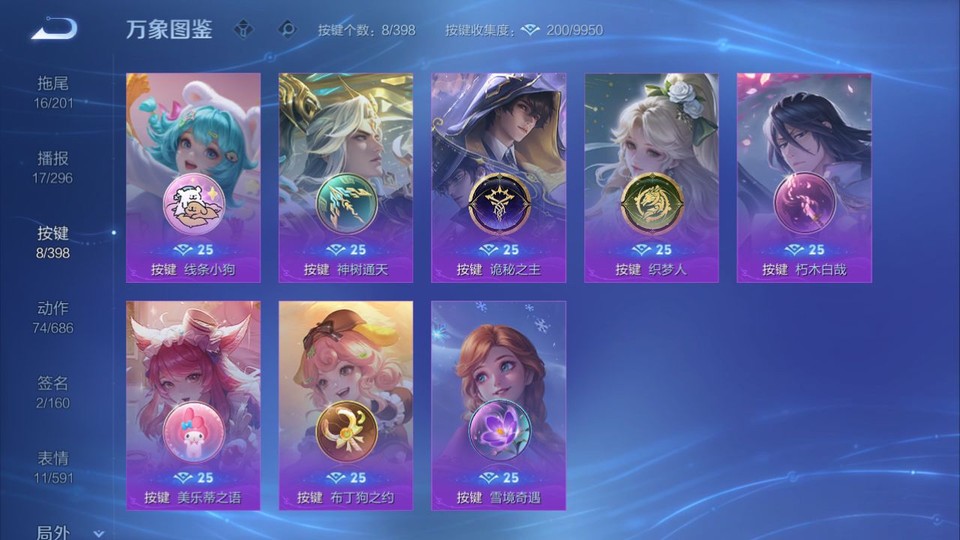960x540 pixels.
Task: Select the 线条小狗 button skin card
Action: [x=193, y=177]
